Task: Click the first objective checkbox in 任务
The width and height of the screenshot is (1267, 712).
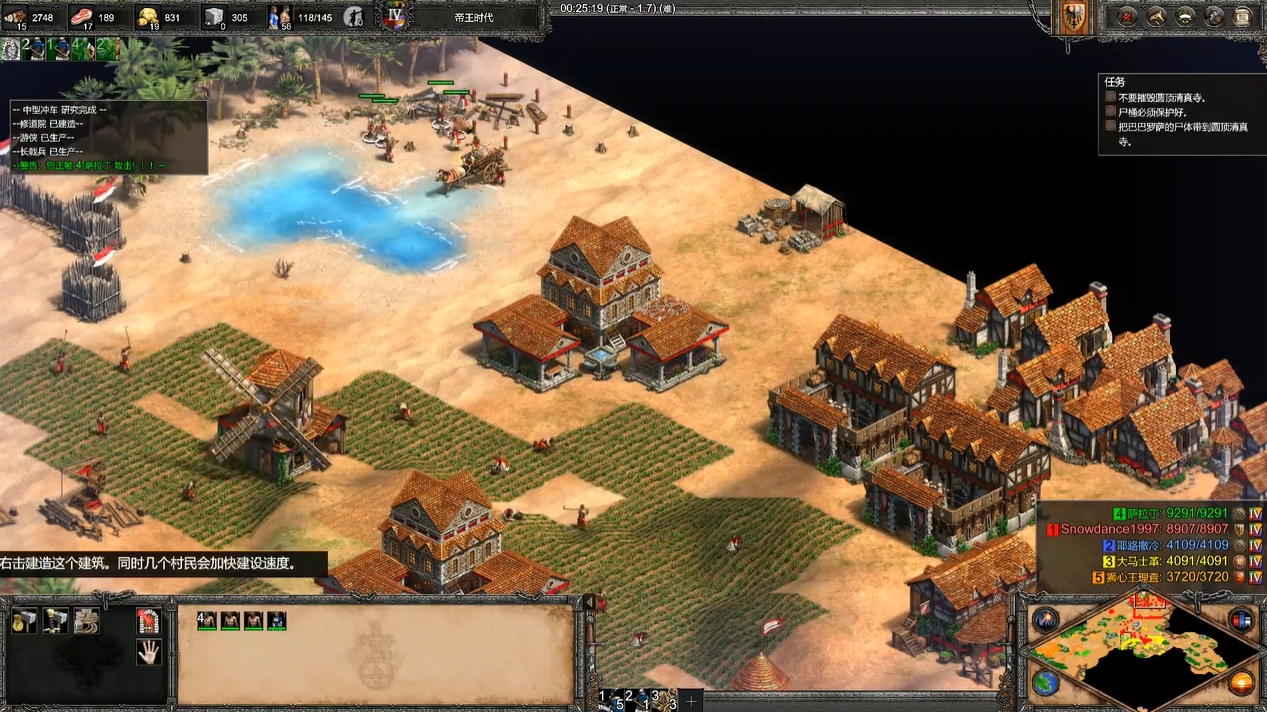Action: [1110, 97]
